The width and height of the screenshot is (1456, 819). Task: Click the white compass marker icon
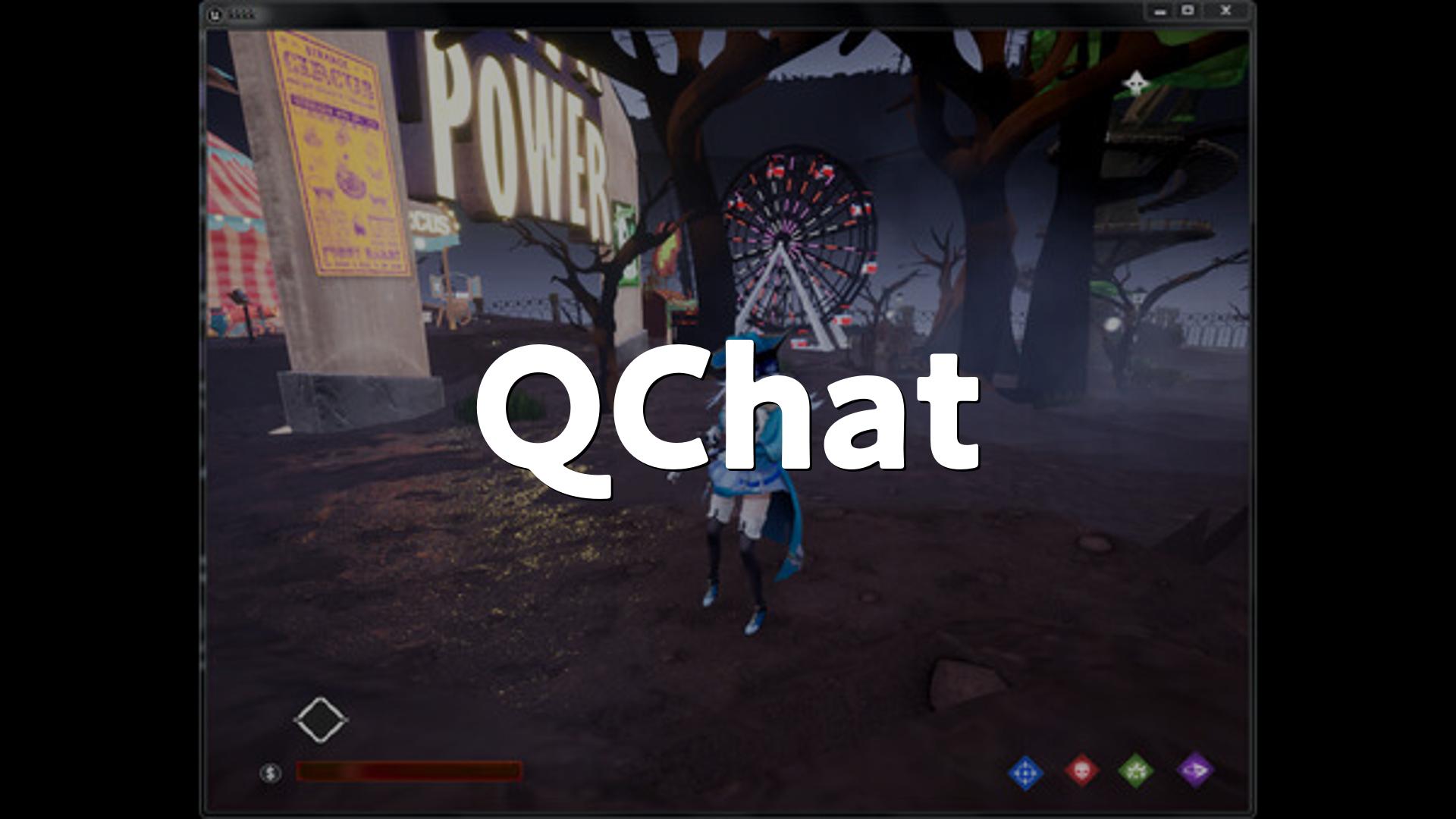point(1135,83)
